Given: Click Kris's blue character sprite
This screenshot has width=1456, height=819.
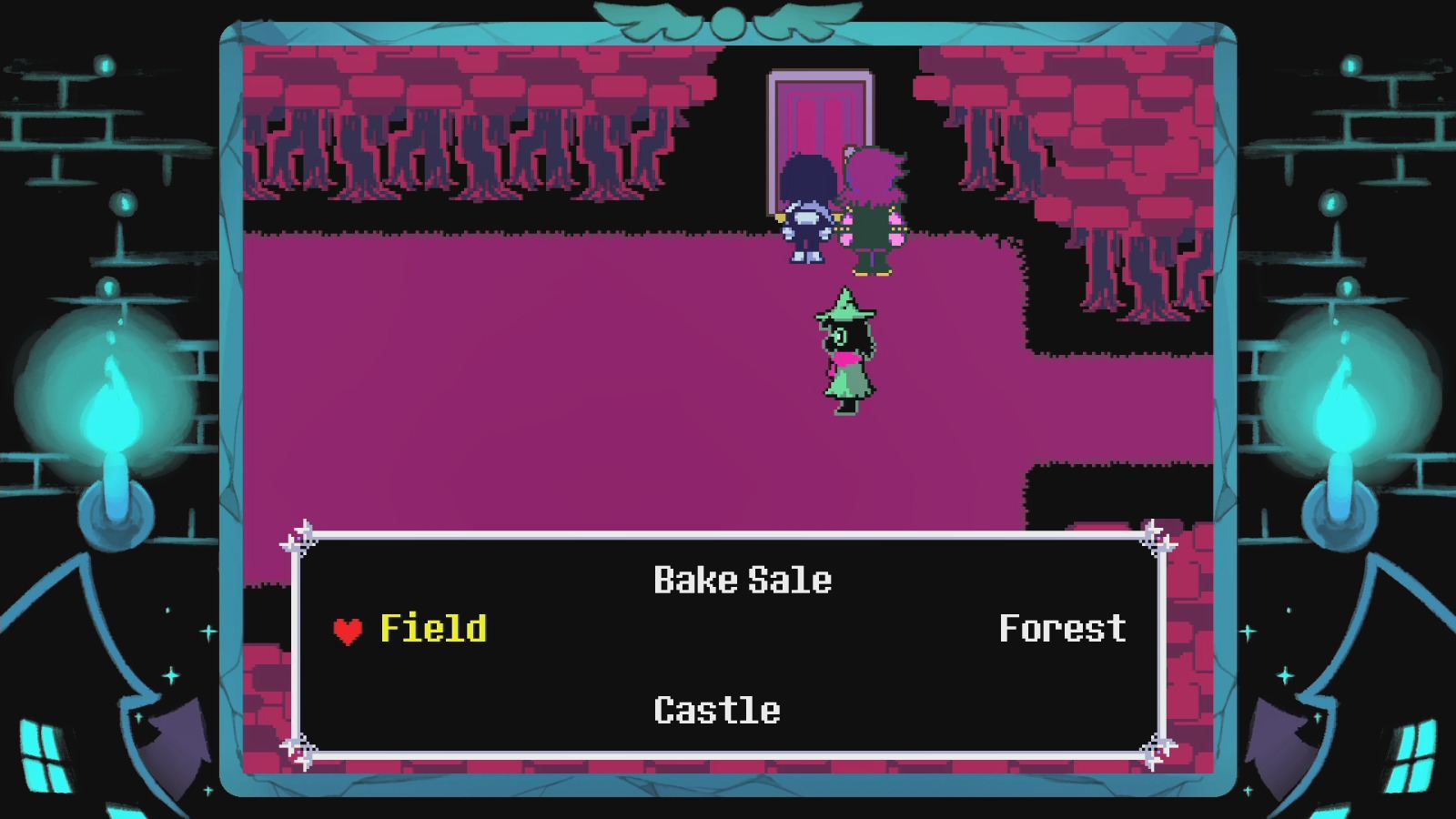Looking at the screenshot, I should (x=804, y=209).
